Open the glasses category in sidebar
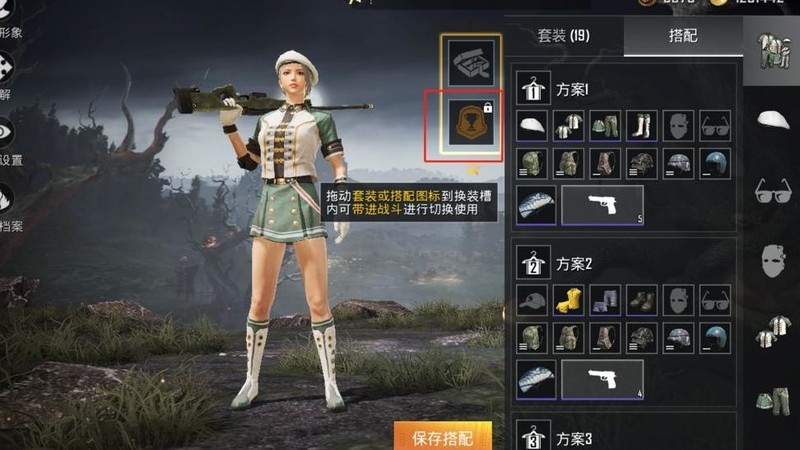 point(772,190)
